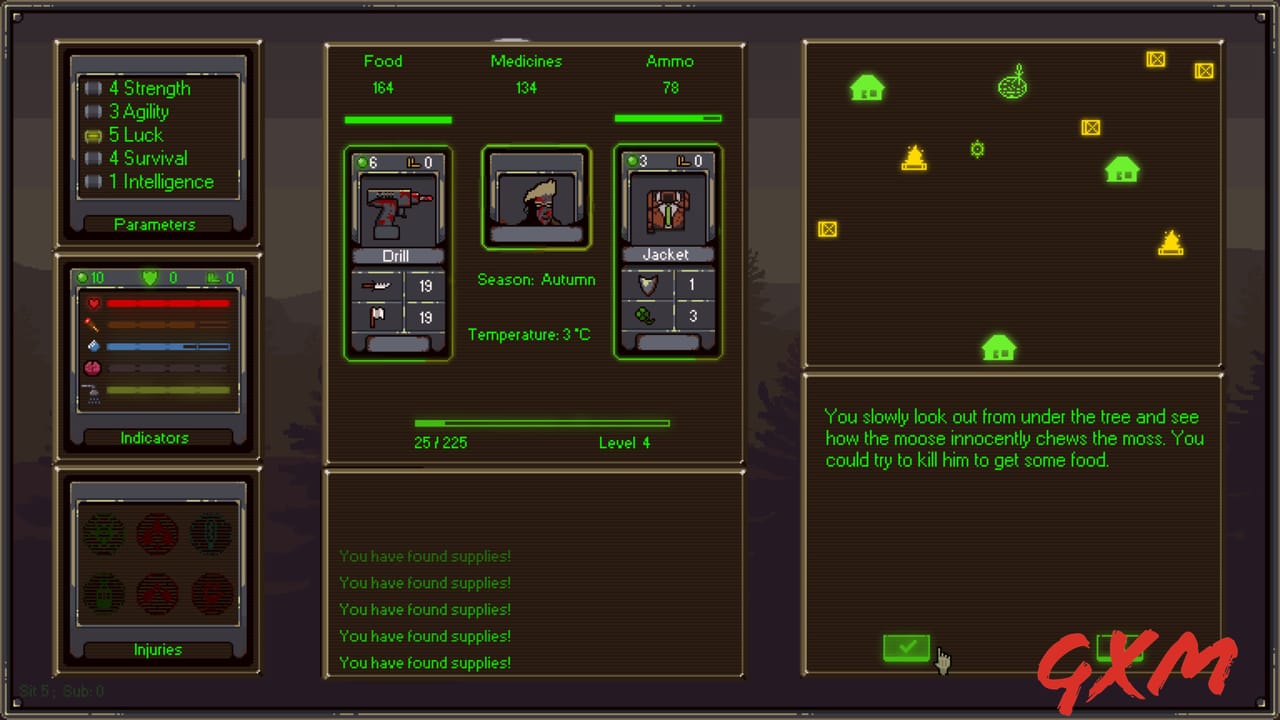Viewport: 1280px width, 720px height.
Task: Click the Level 4 experience progress bar
Action: tap(541, 424)
